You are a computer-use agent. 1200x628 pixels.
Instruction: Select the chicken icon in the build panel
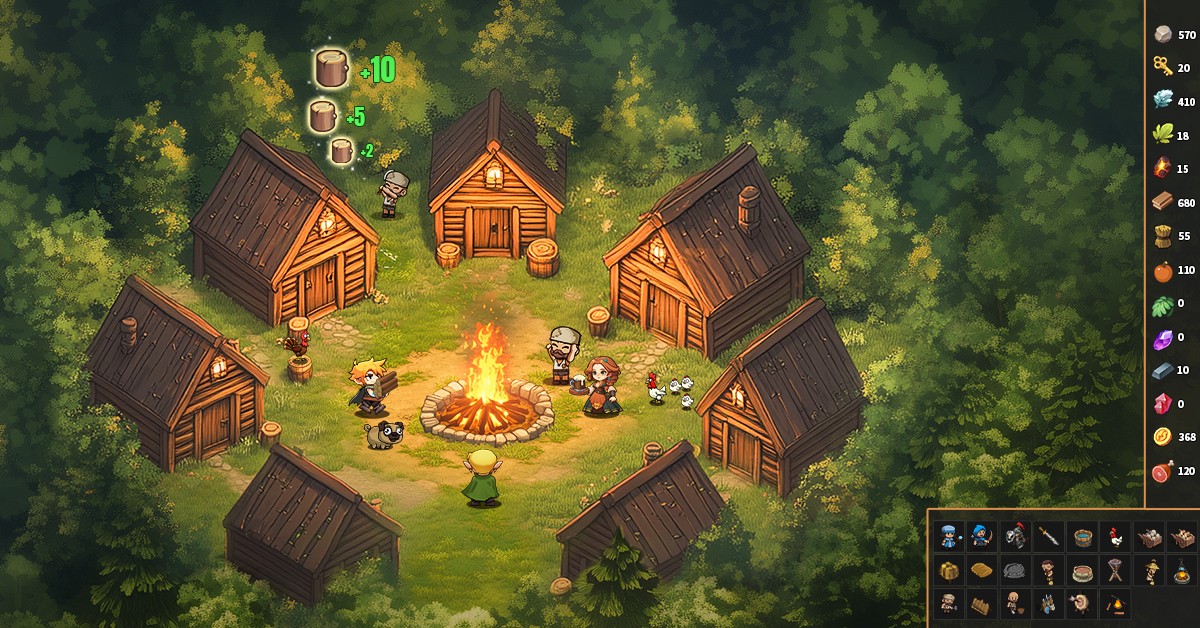tap(1114, 536)
